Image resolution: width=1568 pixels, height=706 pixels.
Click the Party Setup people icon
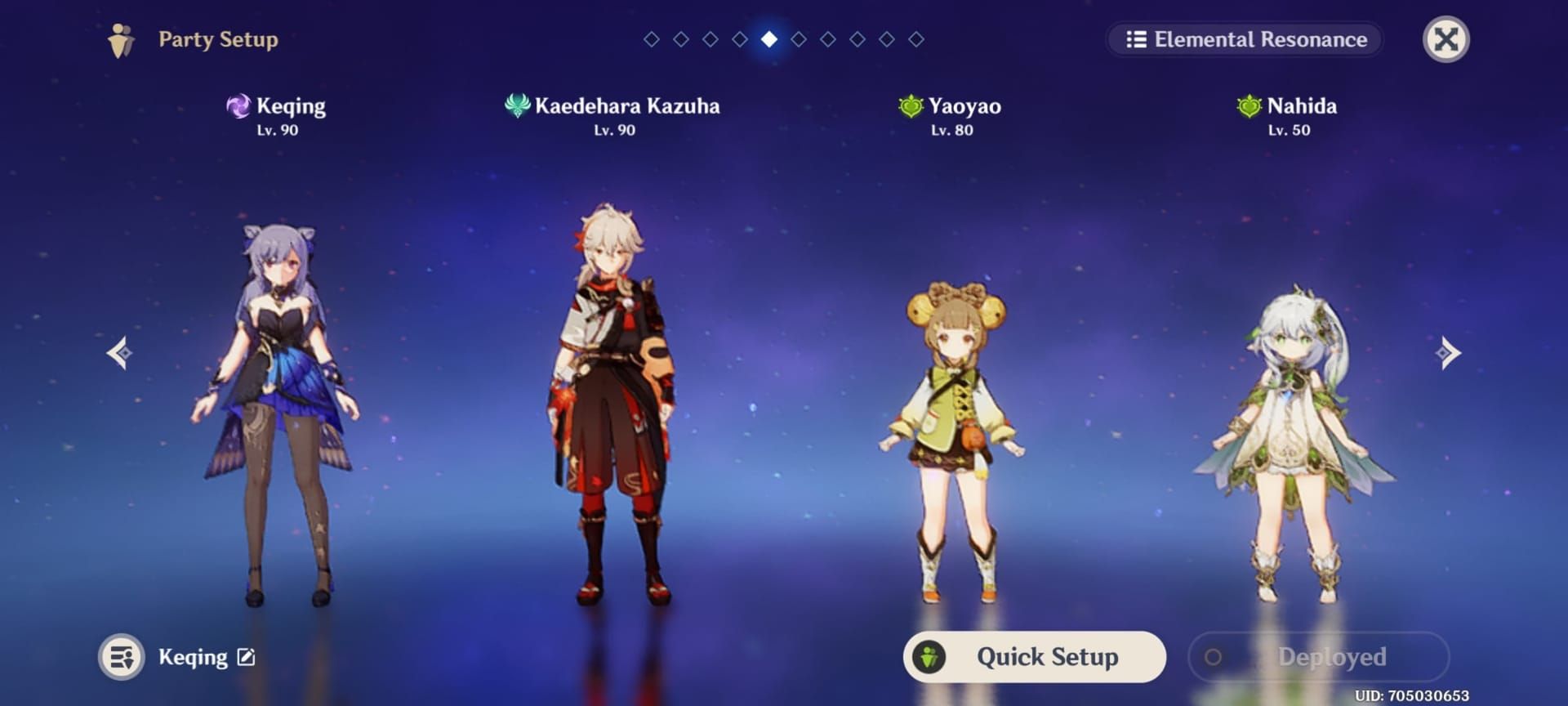pos(121,38)
